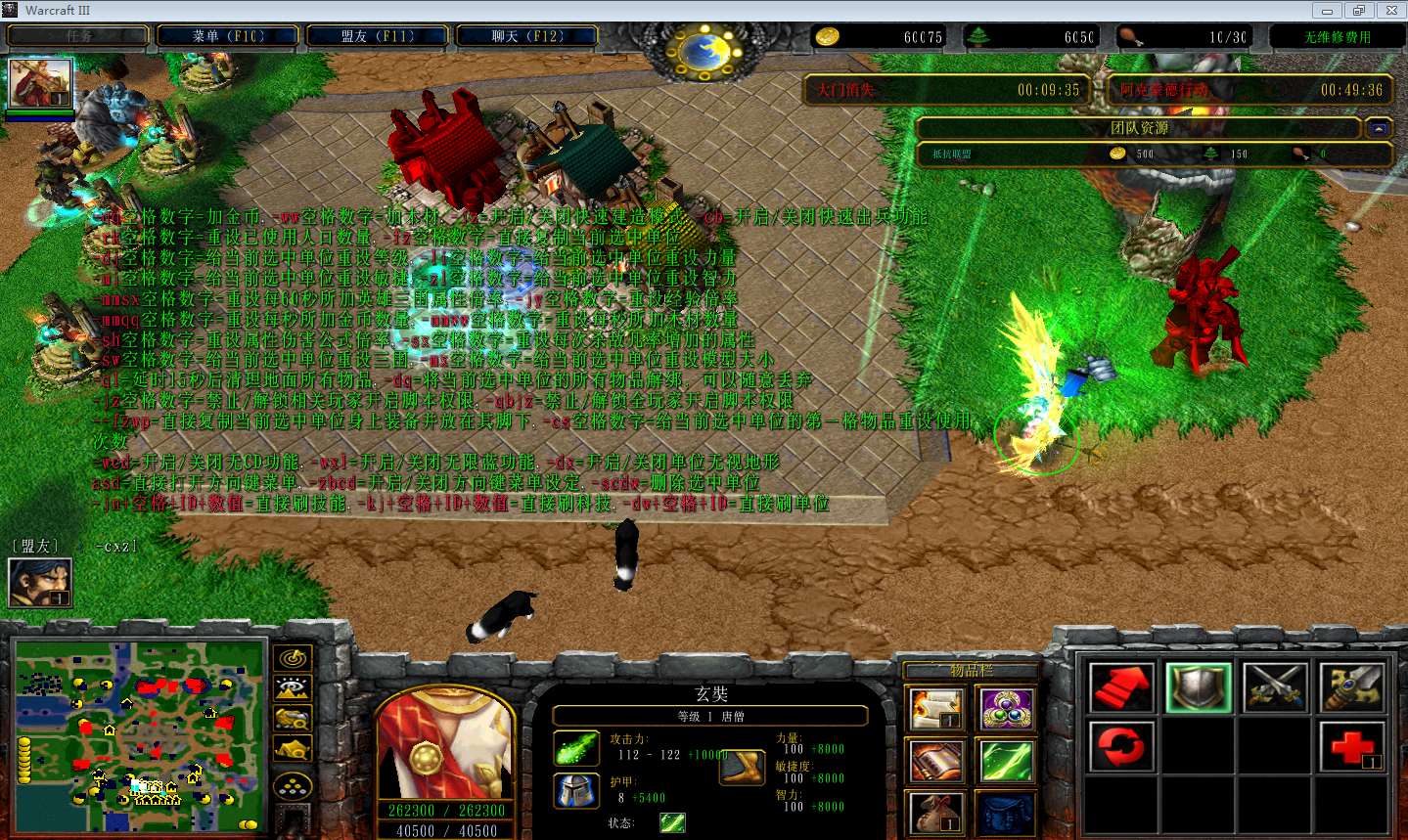Choose the shield Stop command
Image resolution: width=1408 pixels, height=840 pixels.
coord(1198,686)
